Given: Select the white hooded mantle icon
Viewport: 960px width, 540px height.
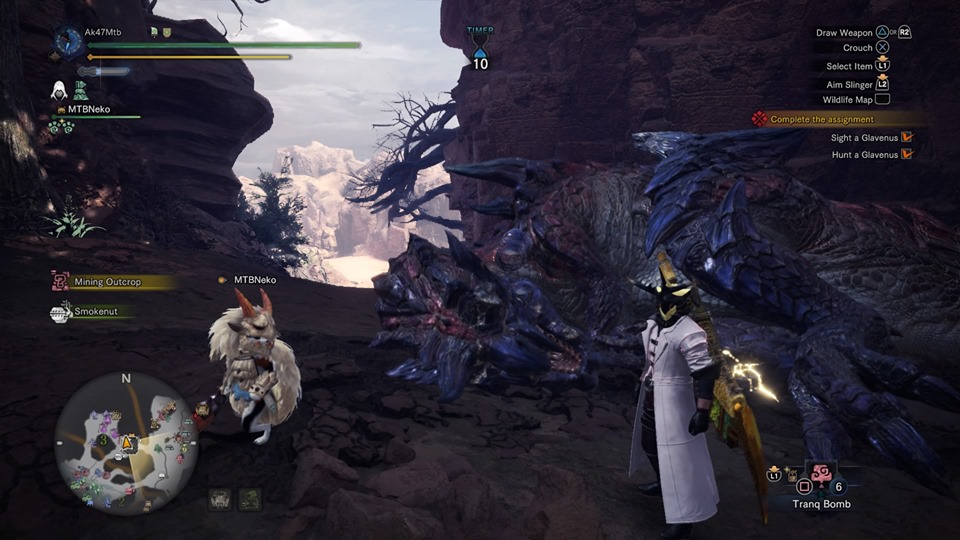Looking at the screenshot, I should coord(59,90).
